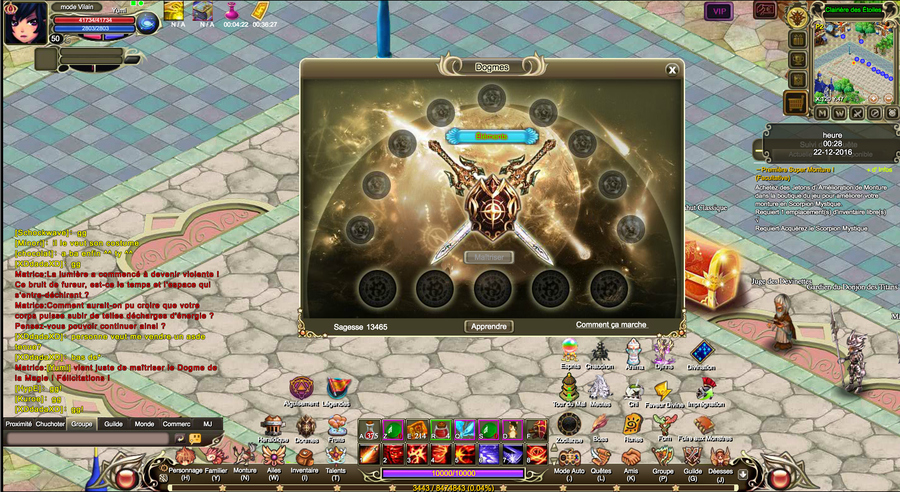Open the Tour du Mal icon
900x492 pixels.
(x=569, y=388)
